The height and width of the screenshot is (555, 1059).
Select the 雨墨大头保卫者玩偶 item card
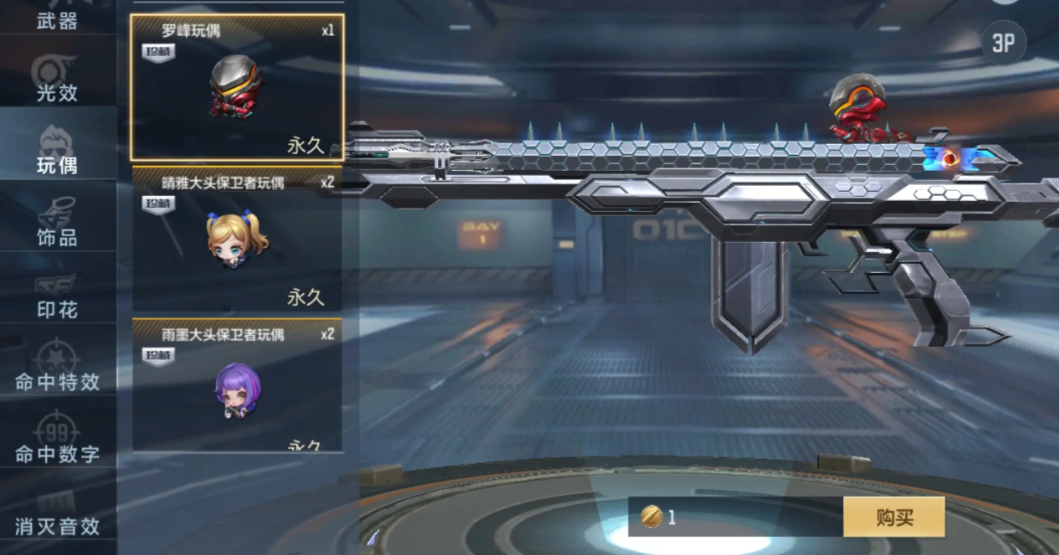[237, 386]
